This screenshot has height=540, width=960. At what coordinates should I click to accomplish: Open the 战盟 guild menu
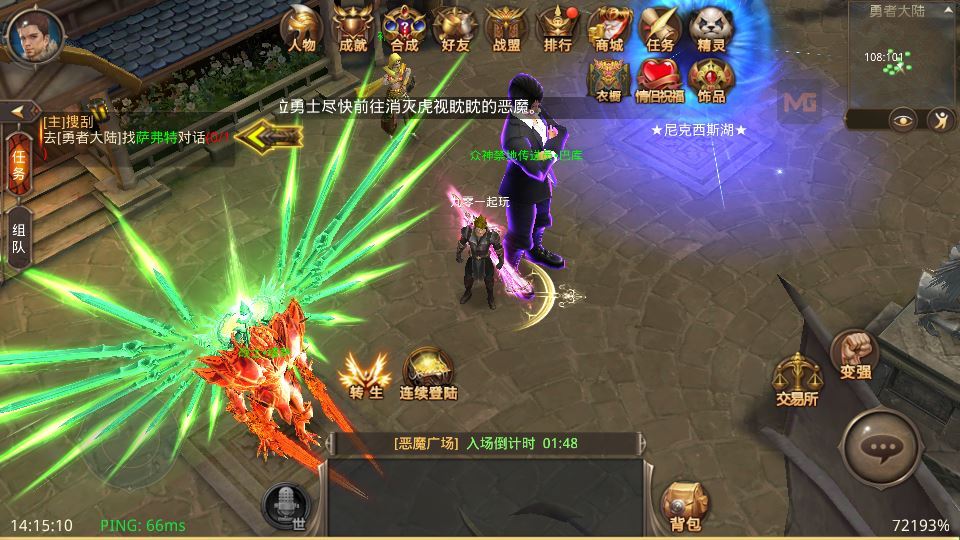pos(506,27)
